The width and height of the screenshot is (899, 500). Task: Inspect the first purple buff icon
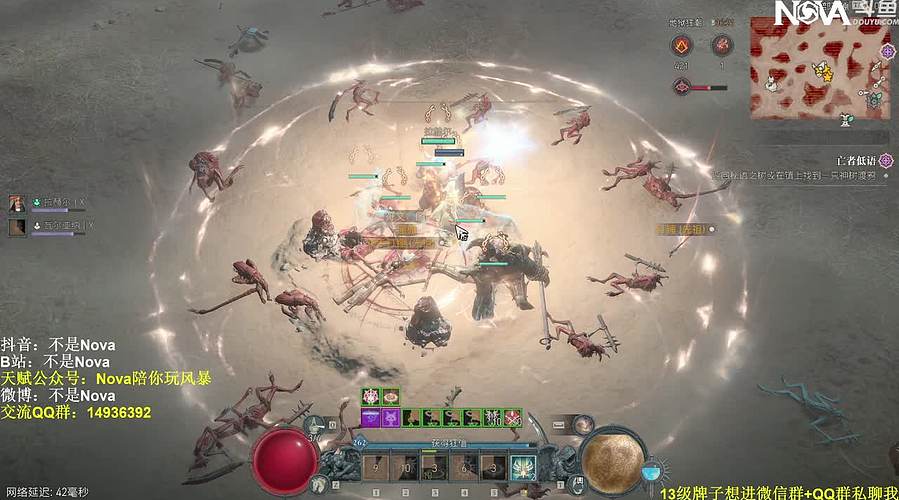pyautogui.click(x=370, y=417)
